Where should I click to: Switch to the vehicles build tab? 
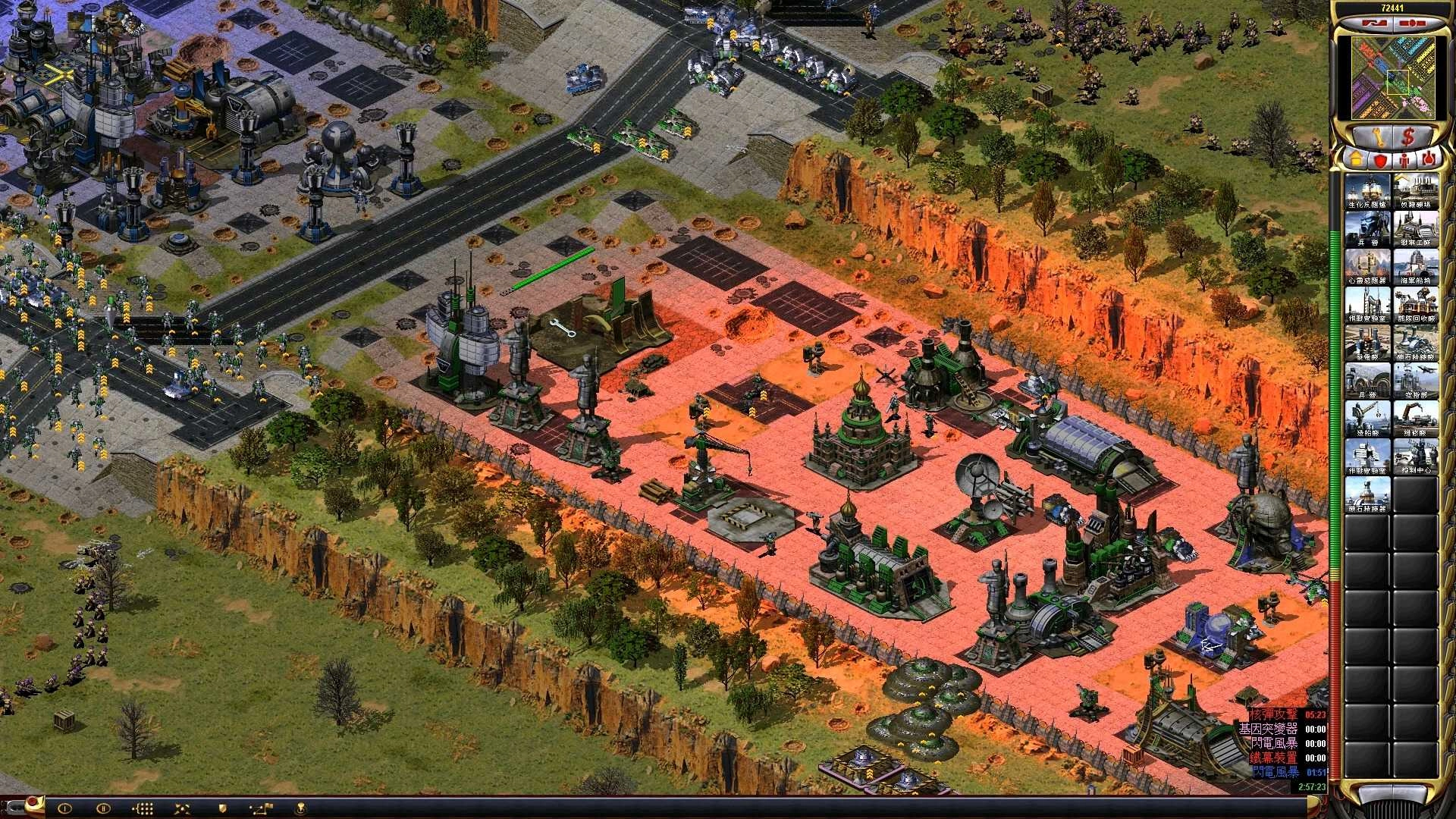click(1429, 160)
